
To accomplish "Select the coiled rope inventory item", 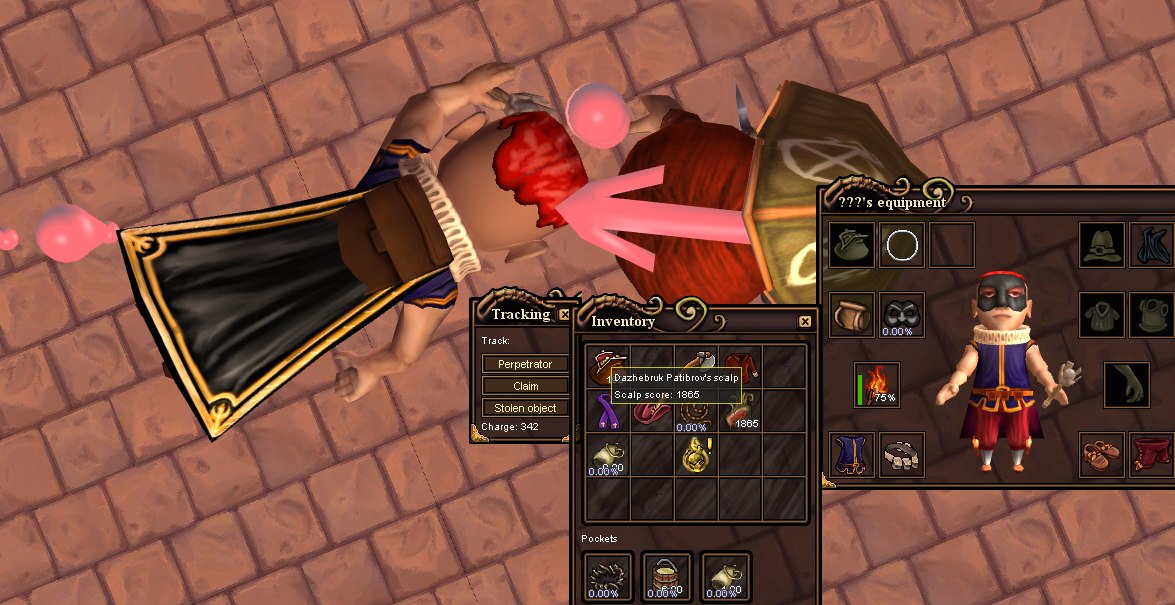I will 696,410.
